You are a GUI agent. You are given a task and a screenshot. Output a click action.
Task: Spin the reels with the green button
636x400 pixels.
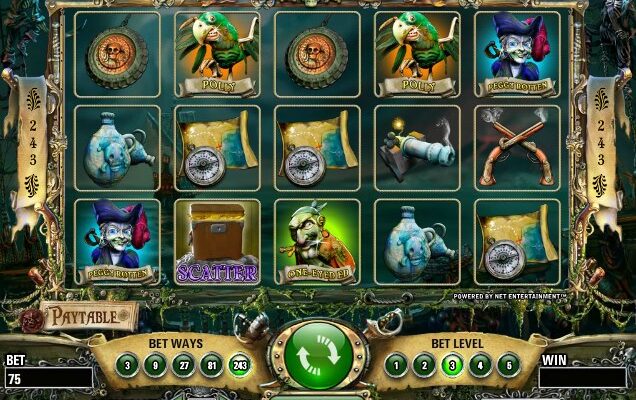319,355
